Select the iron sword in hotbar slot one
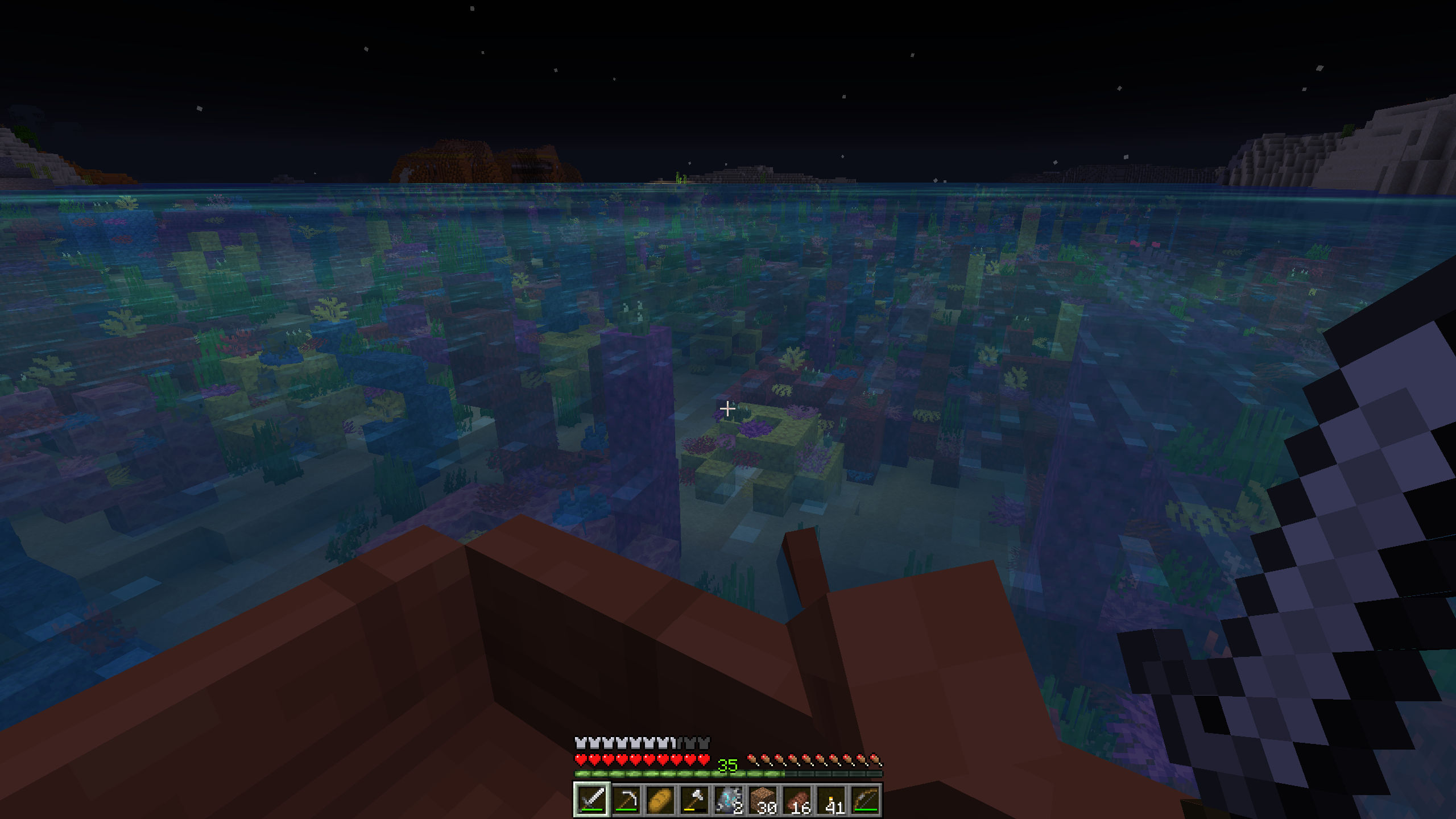This screenshot has width=1456, height=819. pyautogui.click(x=591, y=800)
